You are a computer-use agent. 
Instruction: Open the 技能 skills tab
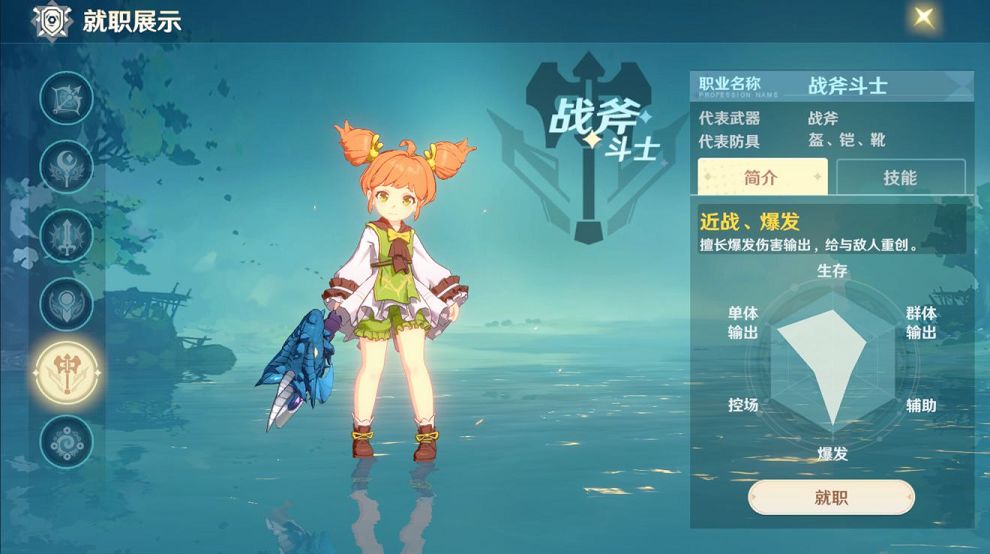[900, 177]
